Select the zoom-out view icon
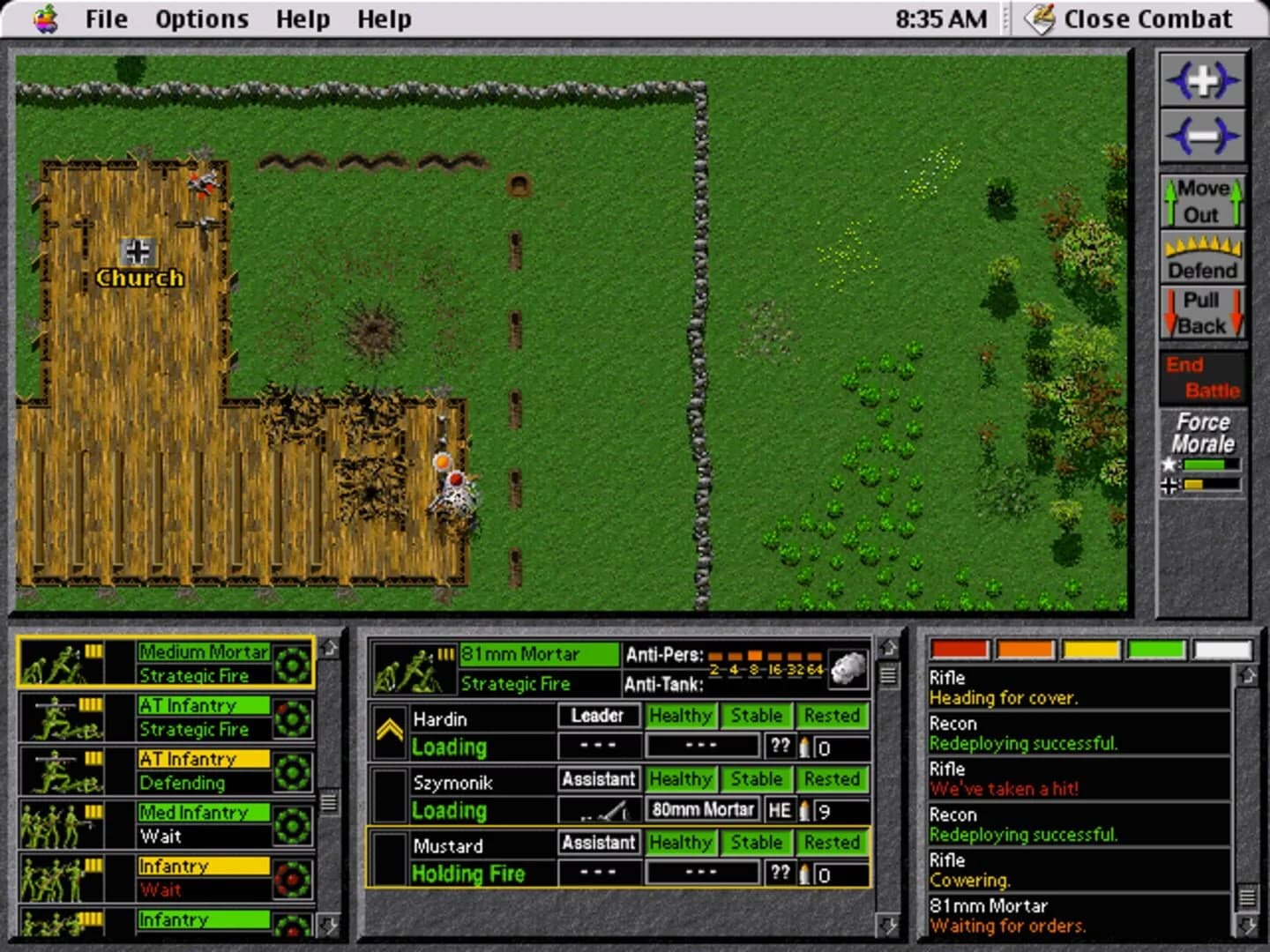Screen dimensions: 1270x952 [1203, 135]
